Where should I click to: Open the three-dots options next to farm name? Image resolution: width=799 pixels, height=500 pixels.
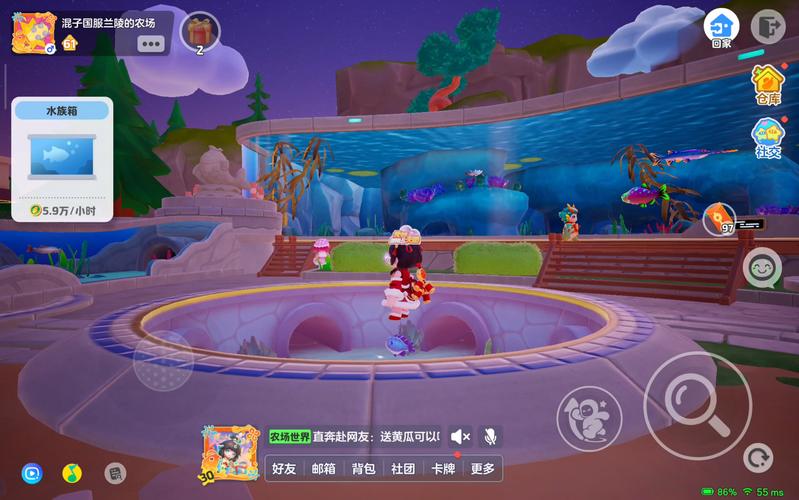[151, 43]
